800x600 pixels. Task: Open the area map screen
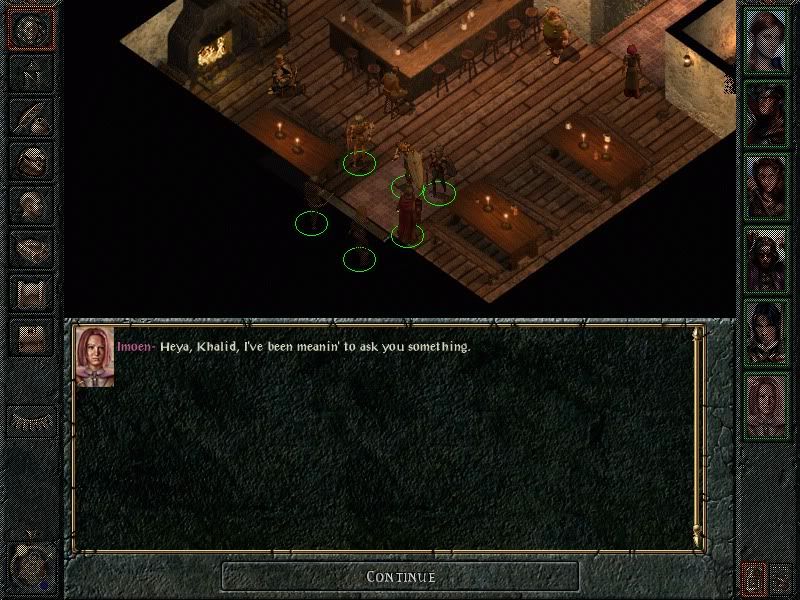[x=30, y=74]
